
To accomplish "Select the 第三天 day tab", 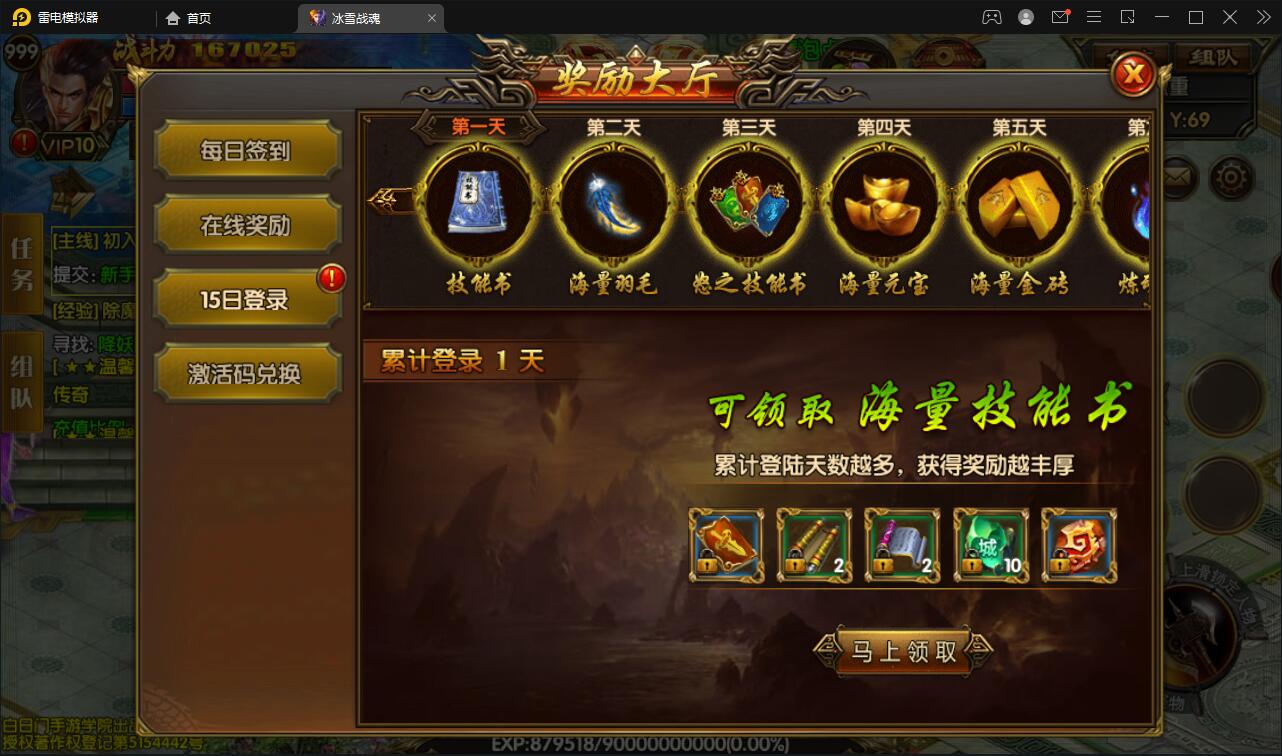I will (x=748, y=126).
